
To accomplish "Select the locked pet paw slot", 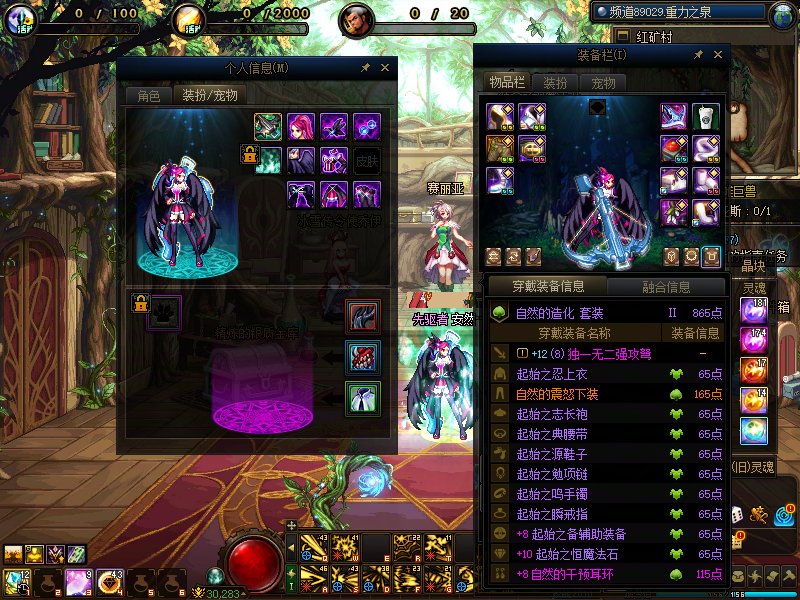I will 165,312.
